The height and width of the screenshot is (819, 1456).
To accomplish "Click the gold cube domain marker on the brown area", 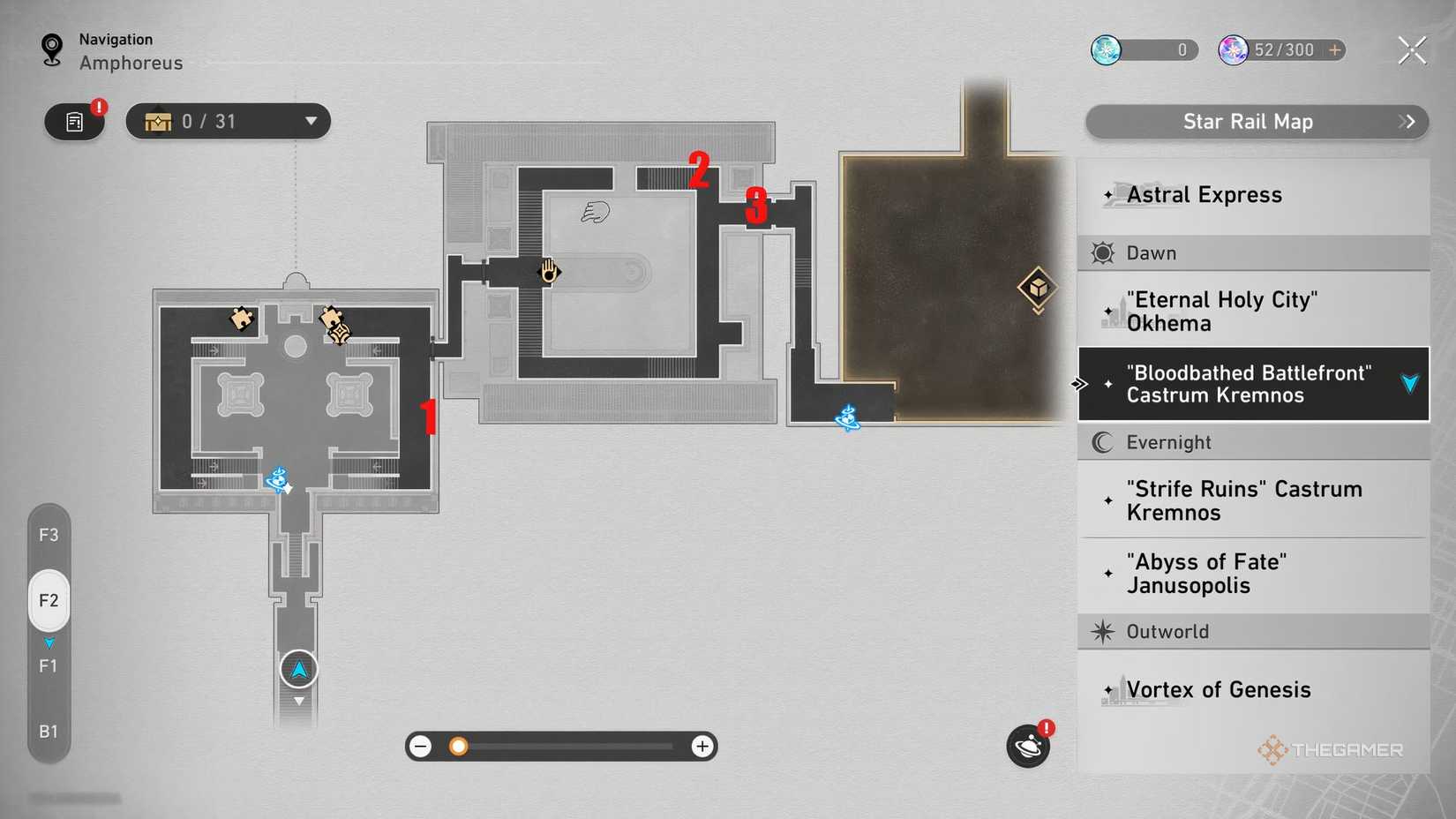I will [1037, 288].
